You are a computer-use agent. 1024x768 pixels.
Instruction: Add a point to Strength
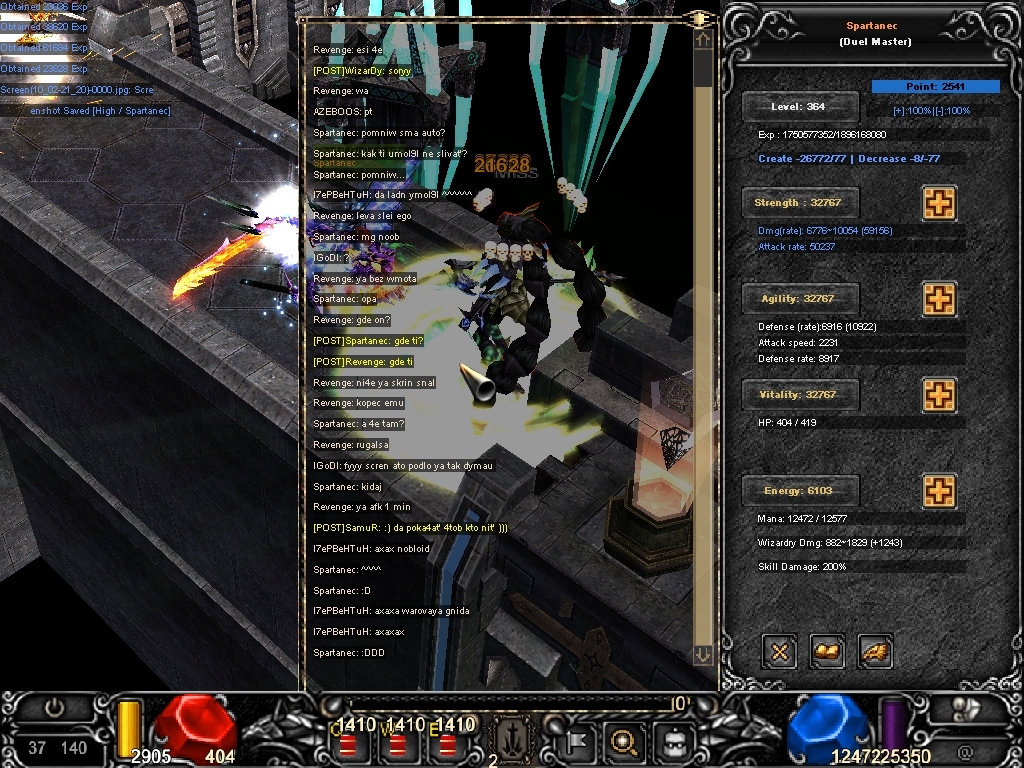coord(938,203)
